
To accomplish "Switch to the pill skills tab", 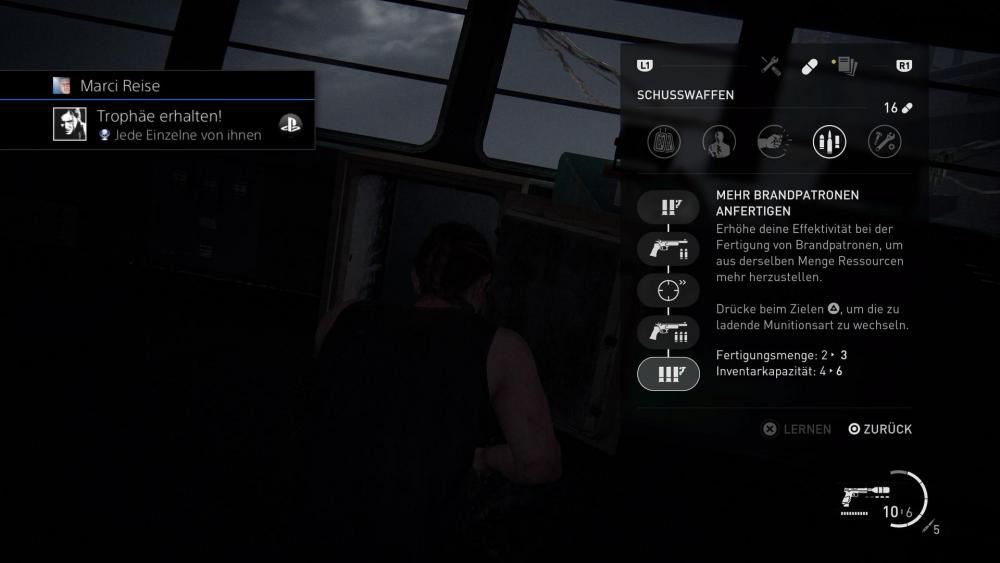I will click(809, 66).
